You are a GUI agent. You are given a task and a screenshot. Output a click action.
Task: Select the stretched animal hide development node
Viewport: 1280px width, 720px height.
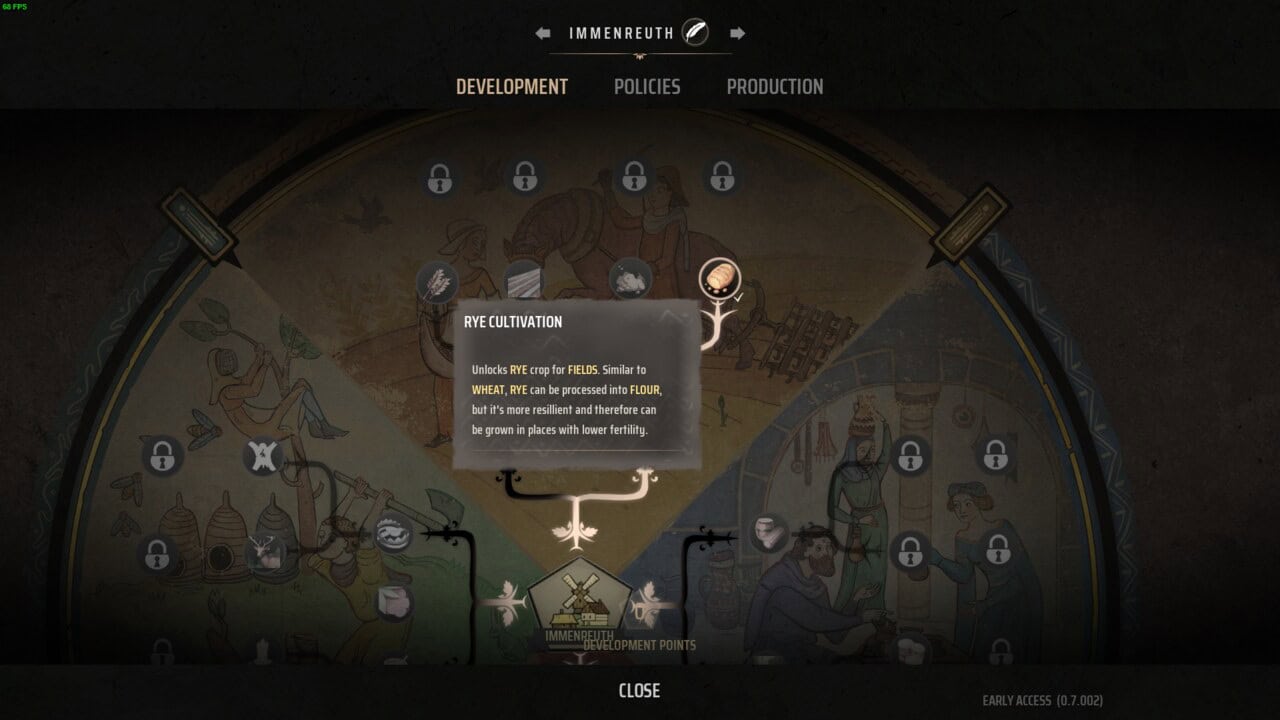click(262, 456)
